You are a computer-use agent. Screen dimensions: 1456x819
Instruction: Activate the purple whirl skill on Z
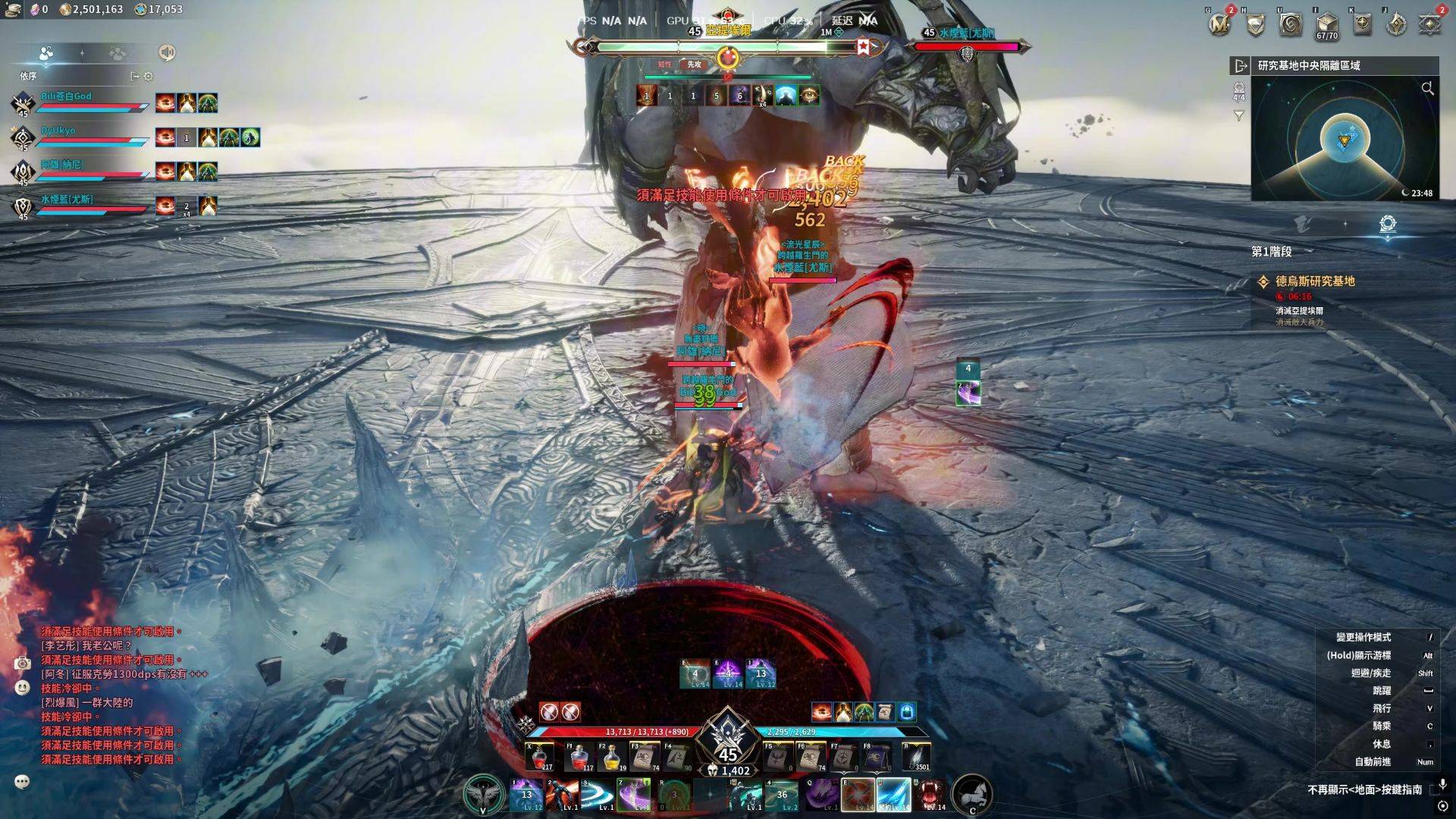[633, 795]
